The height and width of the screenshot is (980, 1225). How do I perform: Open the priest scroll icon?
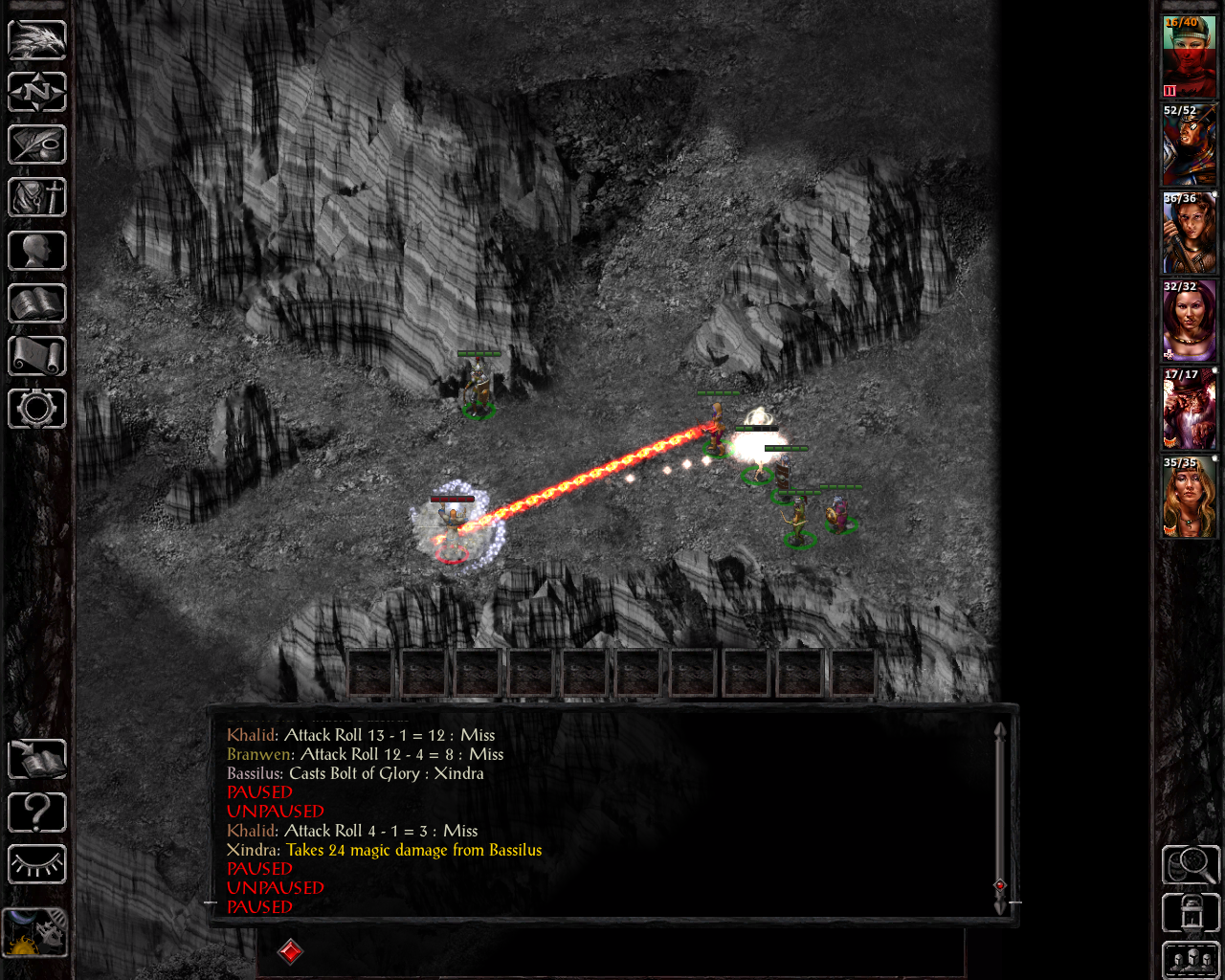click(37, 356)
